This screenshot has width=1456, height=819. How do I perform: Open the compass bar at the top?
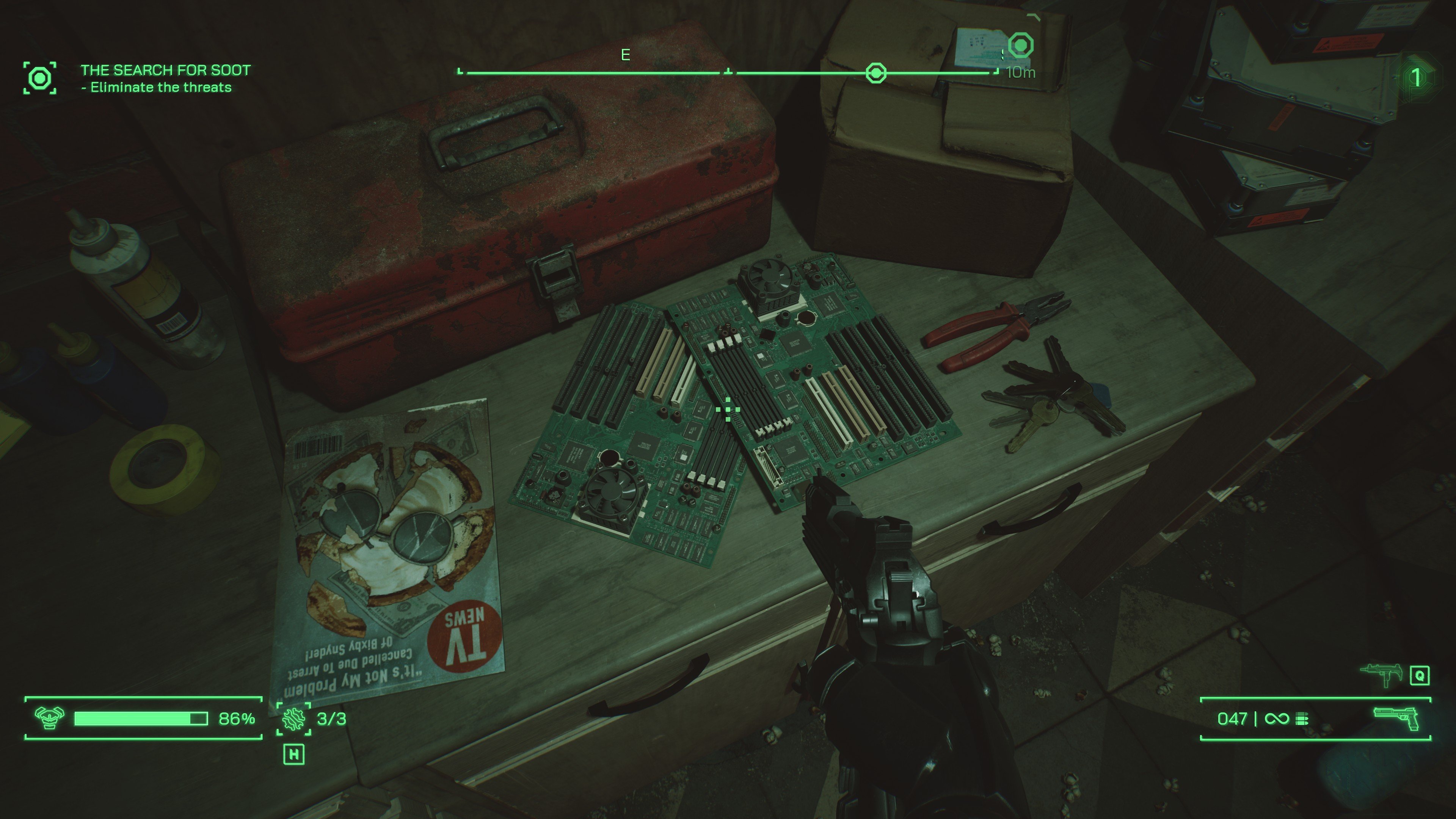729,72
